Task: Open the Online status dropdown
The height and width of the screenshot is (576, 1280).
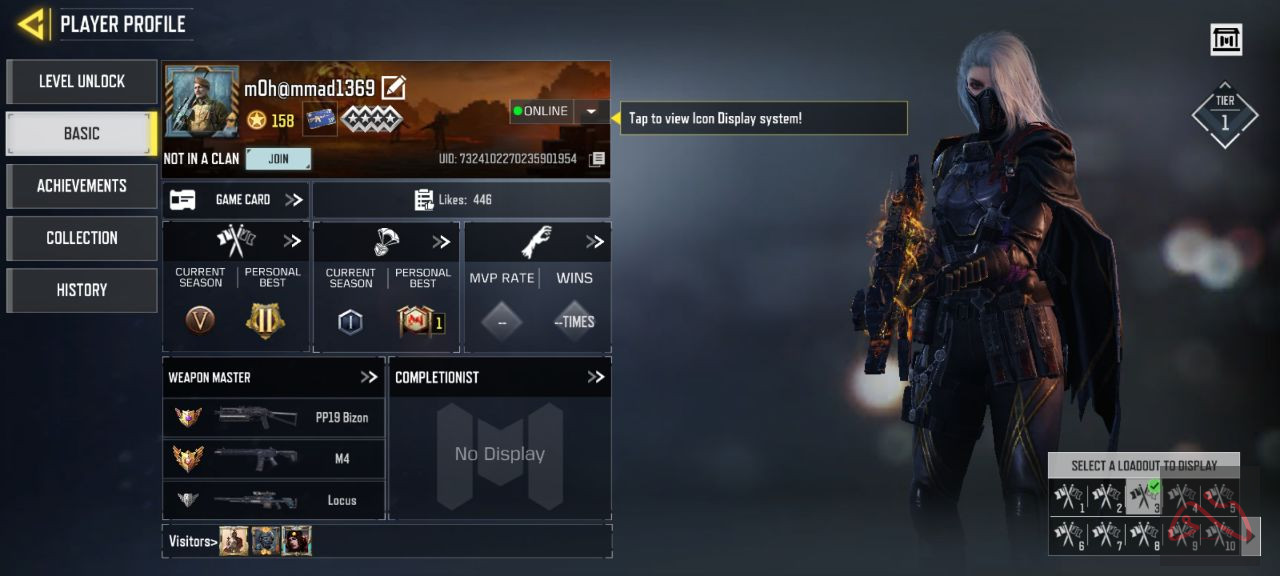Action: point(592,111)
